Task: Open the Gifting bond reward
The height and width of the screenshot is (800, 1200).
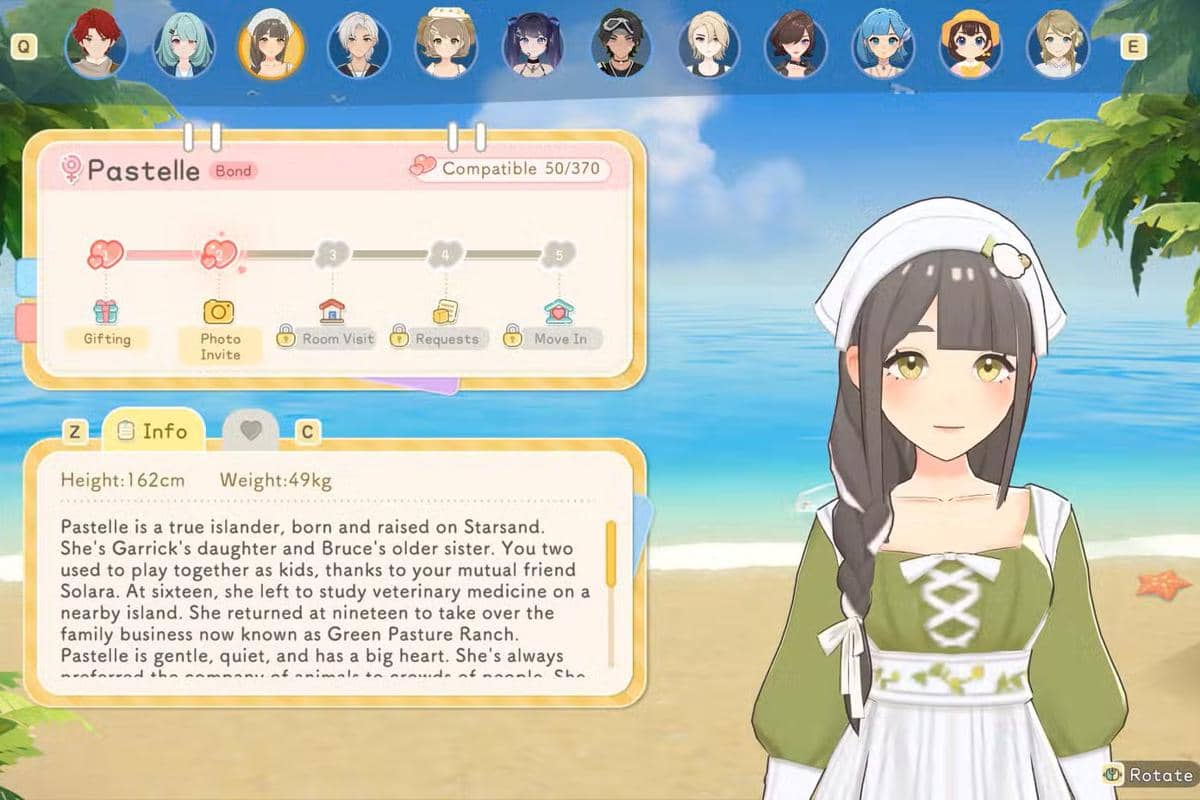Action: click(106, 323)
